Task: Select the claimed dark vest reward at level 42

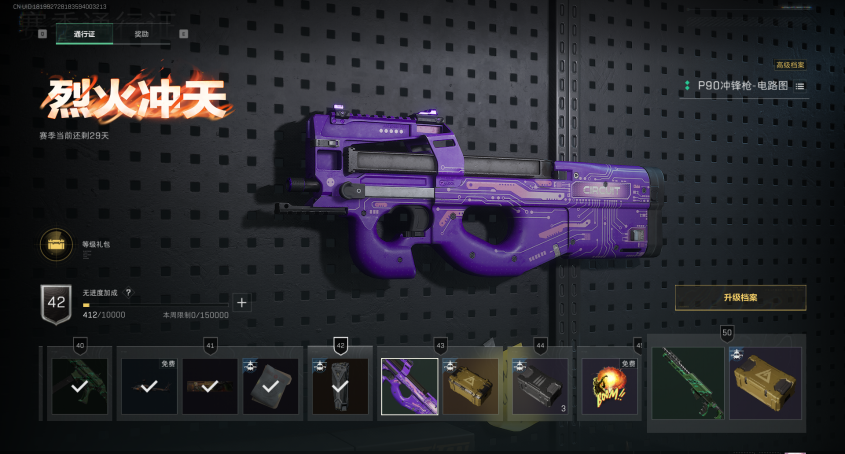Action: (x=340, y=386)
